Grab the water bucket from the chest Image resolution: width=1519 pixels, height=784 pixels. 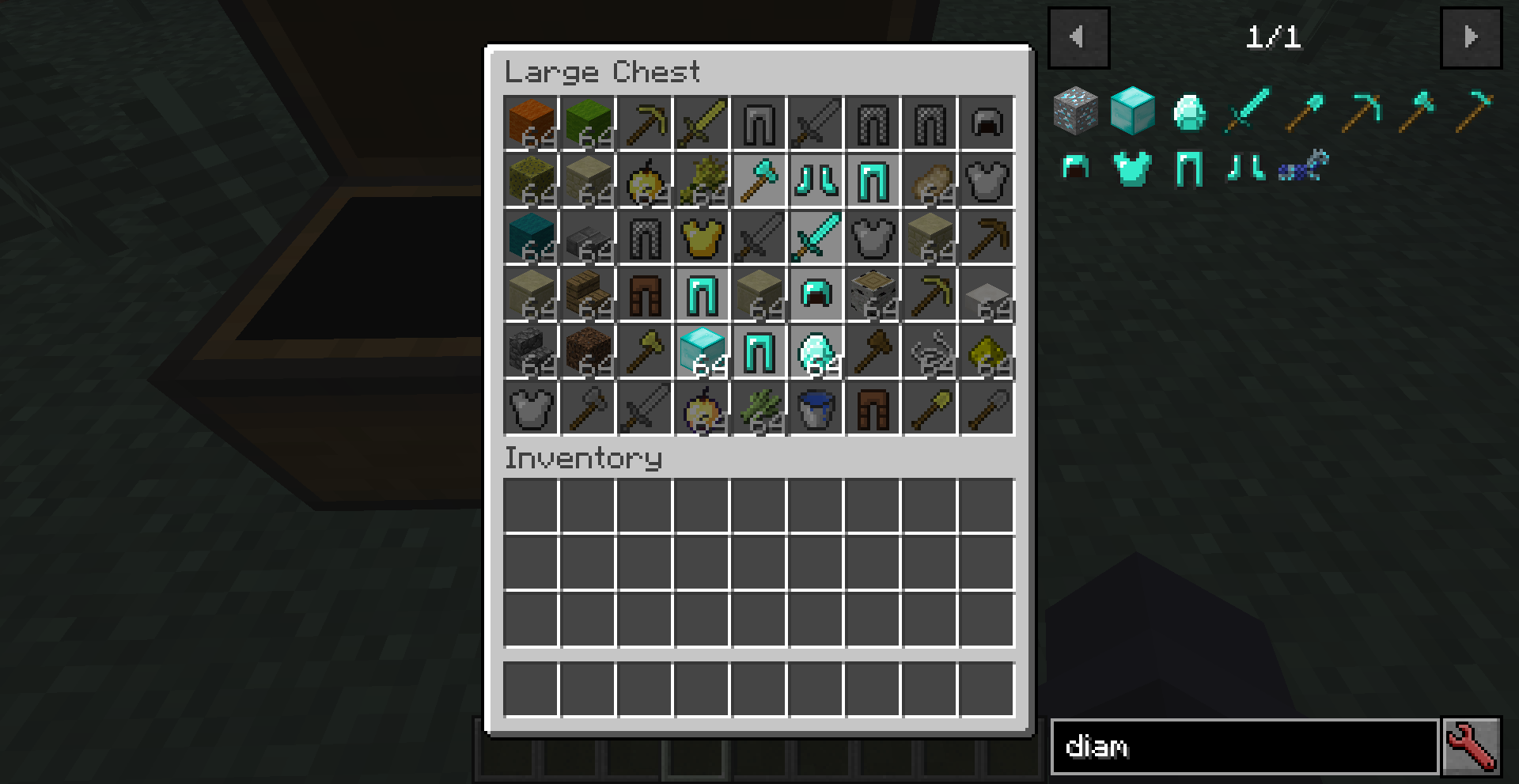pos(816,410)
